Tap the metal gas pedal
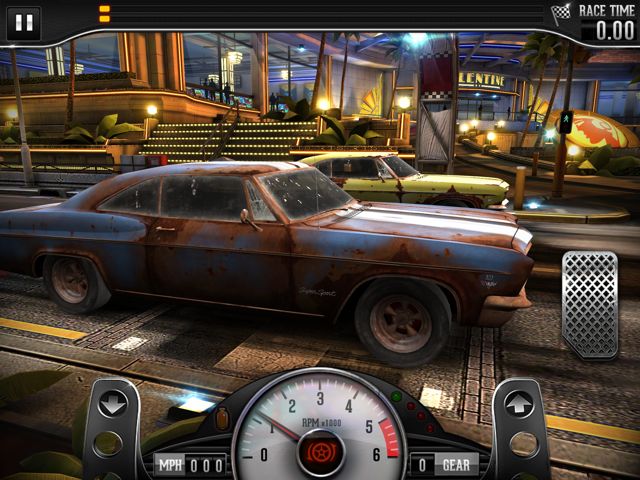Viewport: 640px width, 480px height. point(589,304)
